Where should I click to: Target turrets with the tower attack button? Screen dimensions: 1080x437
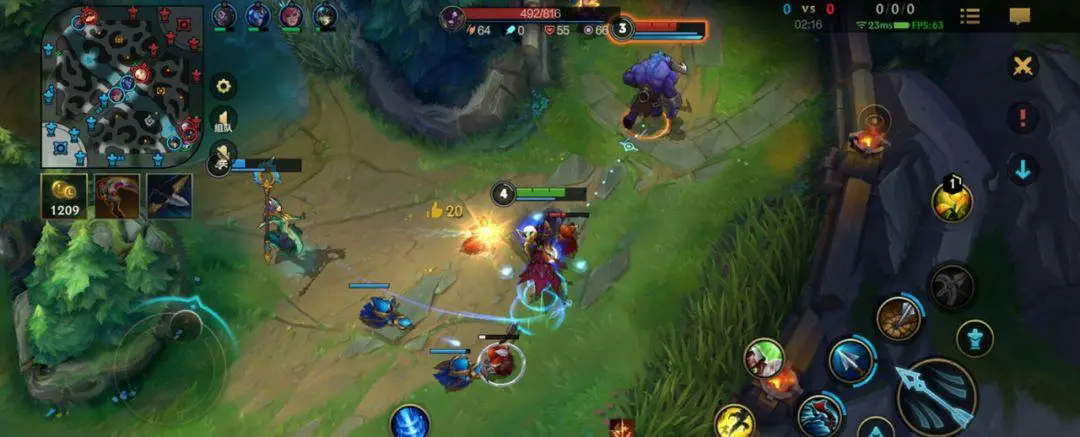975,338
